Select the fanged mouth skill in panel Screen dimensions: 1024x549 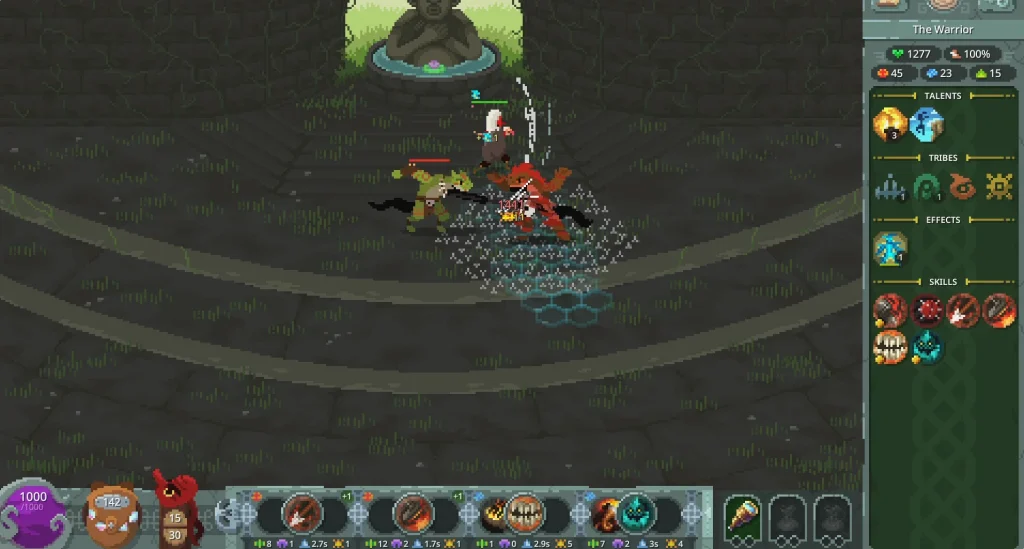point(889,346)
